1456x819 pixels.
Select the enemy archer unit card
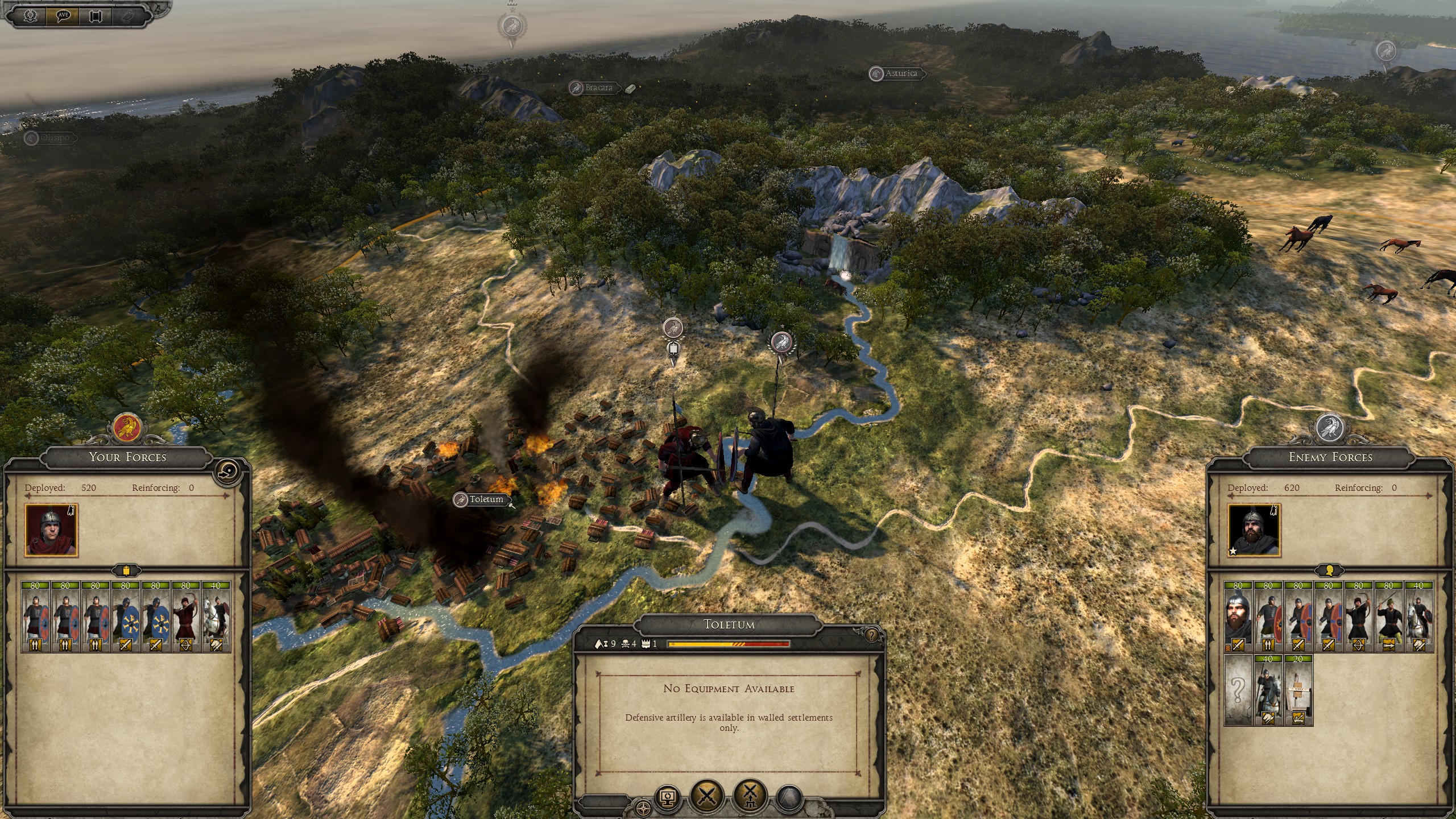[x=1358, y=617]
